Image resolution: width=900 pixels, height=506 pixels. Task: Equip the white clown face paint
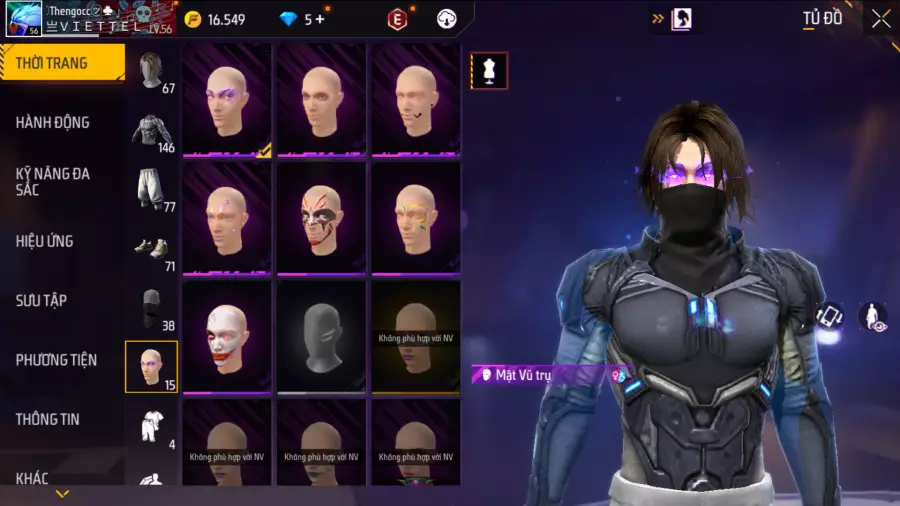click(227, 336)
